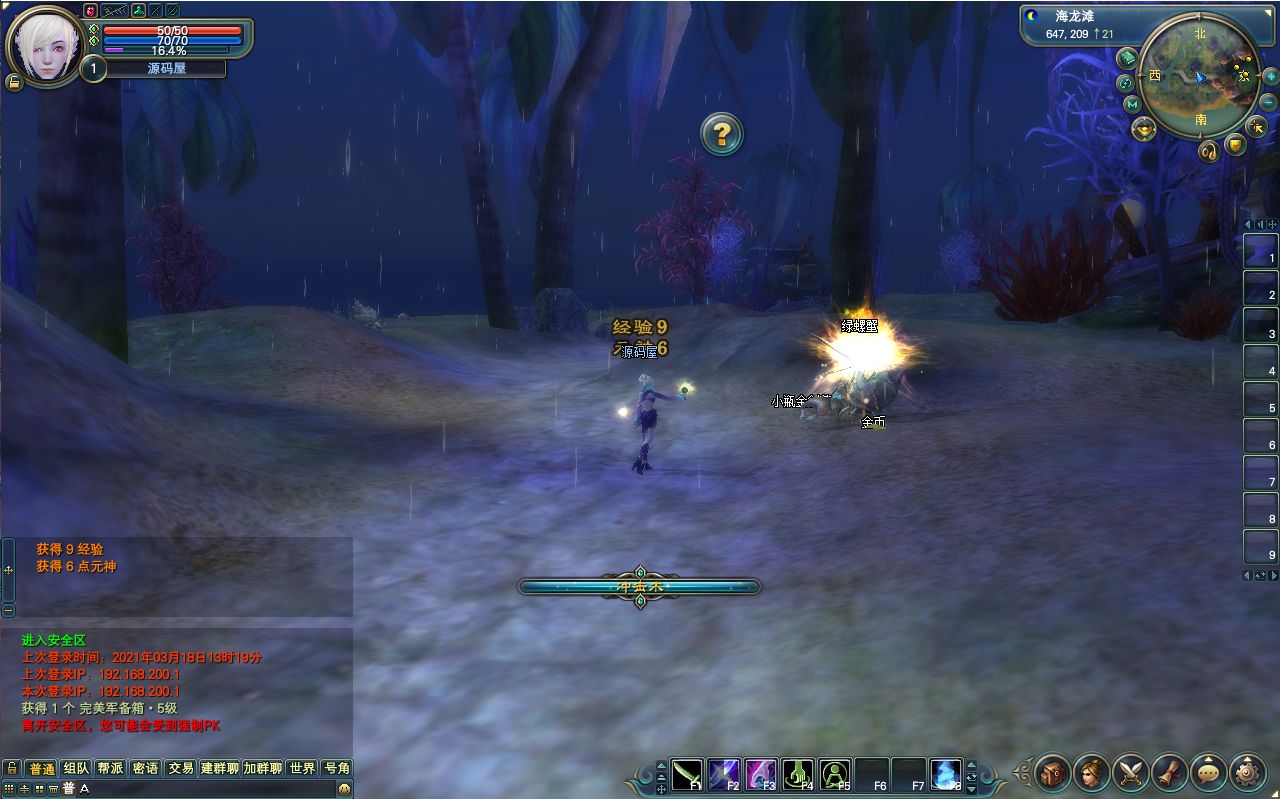Viewport: 1280px width, 799px height.
Task: Choose the 交易 trade chat tab
Action: (x=180, y=768)
